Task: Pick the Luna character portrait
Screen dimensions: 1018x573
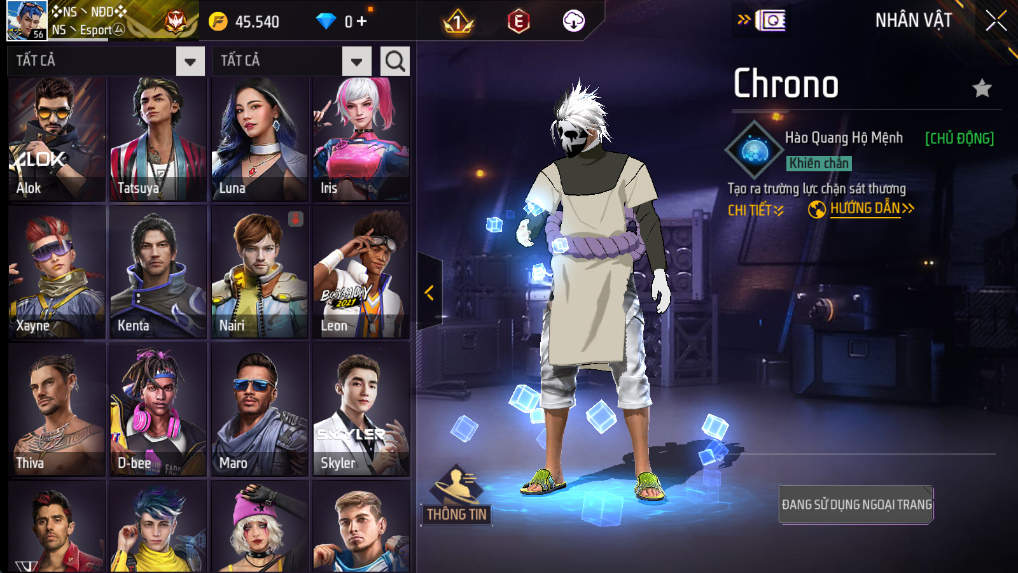Action: 260,138
